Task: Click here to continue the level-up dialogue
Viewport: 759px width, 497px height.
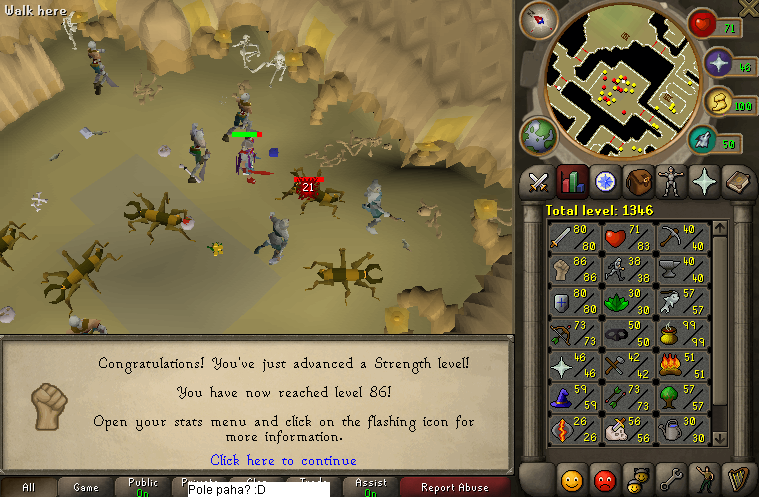Action: pos(283,460)
